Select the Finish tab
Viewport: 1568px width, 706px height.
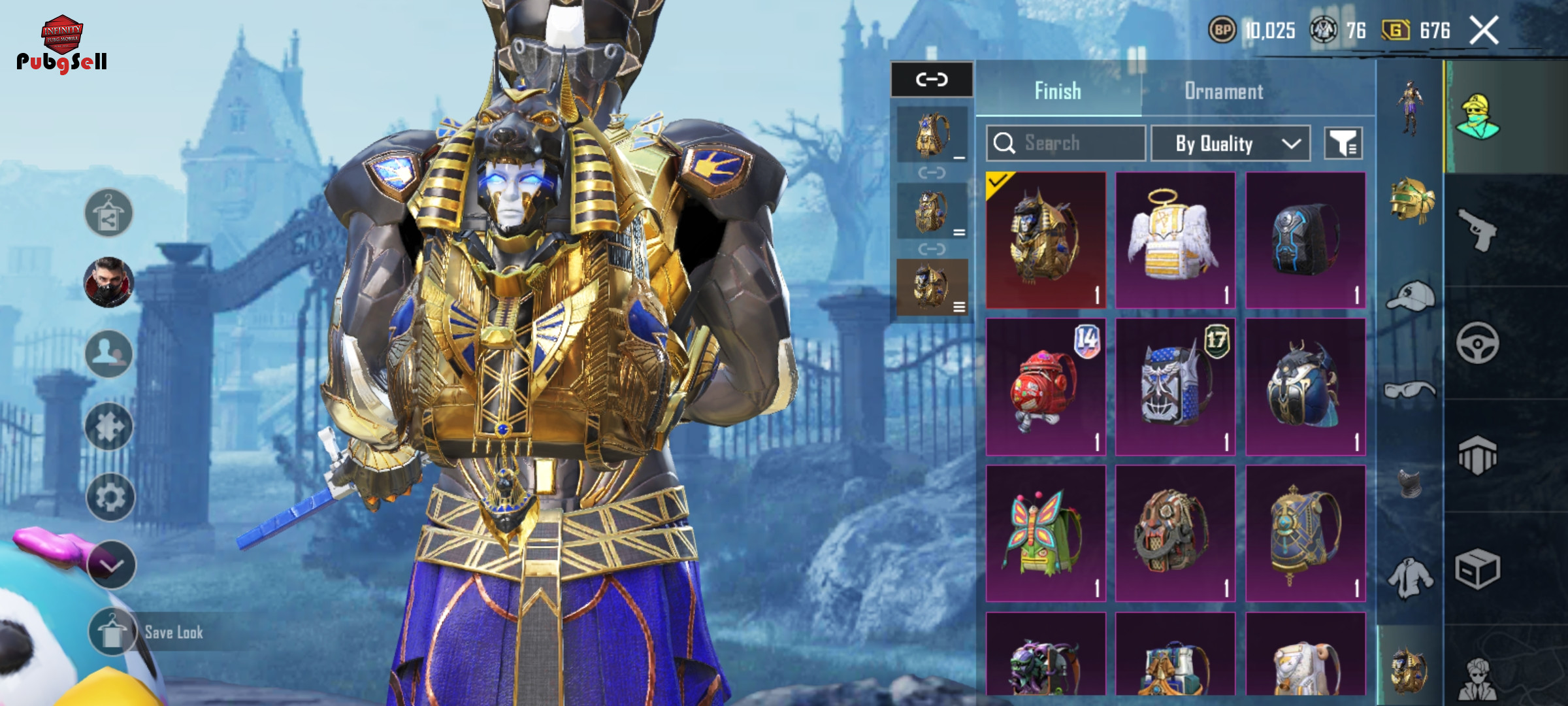(1058, 92)
